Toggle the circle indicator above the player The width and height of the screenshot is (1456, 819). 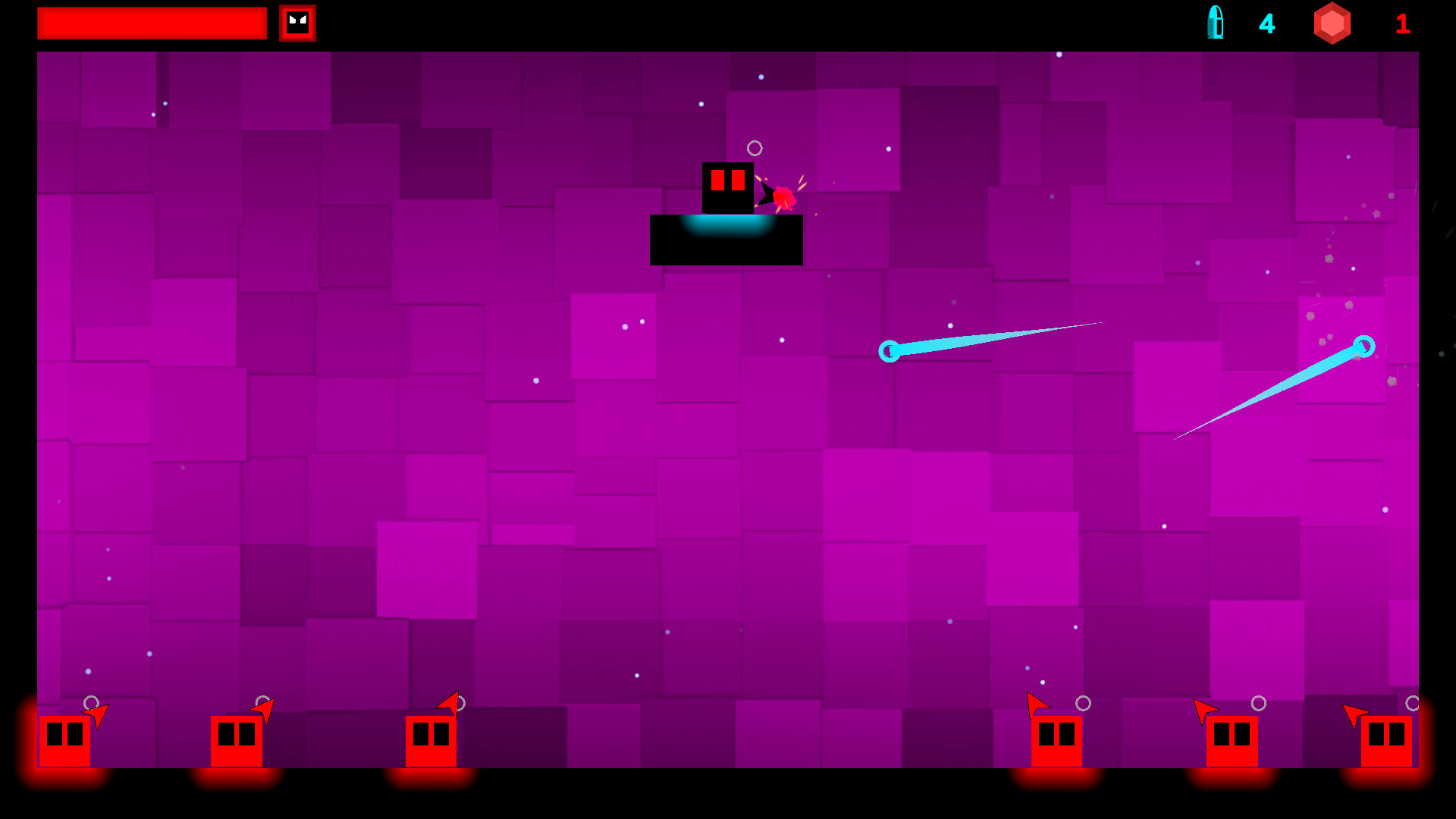click(x=753, y=147)
